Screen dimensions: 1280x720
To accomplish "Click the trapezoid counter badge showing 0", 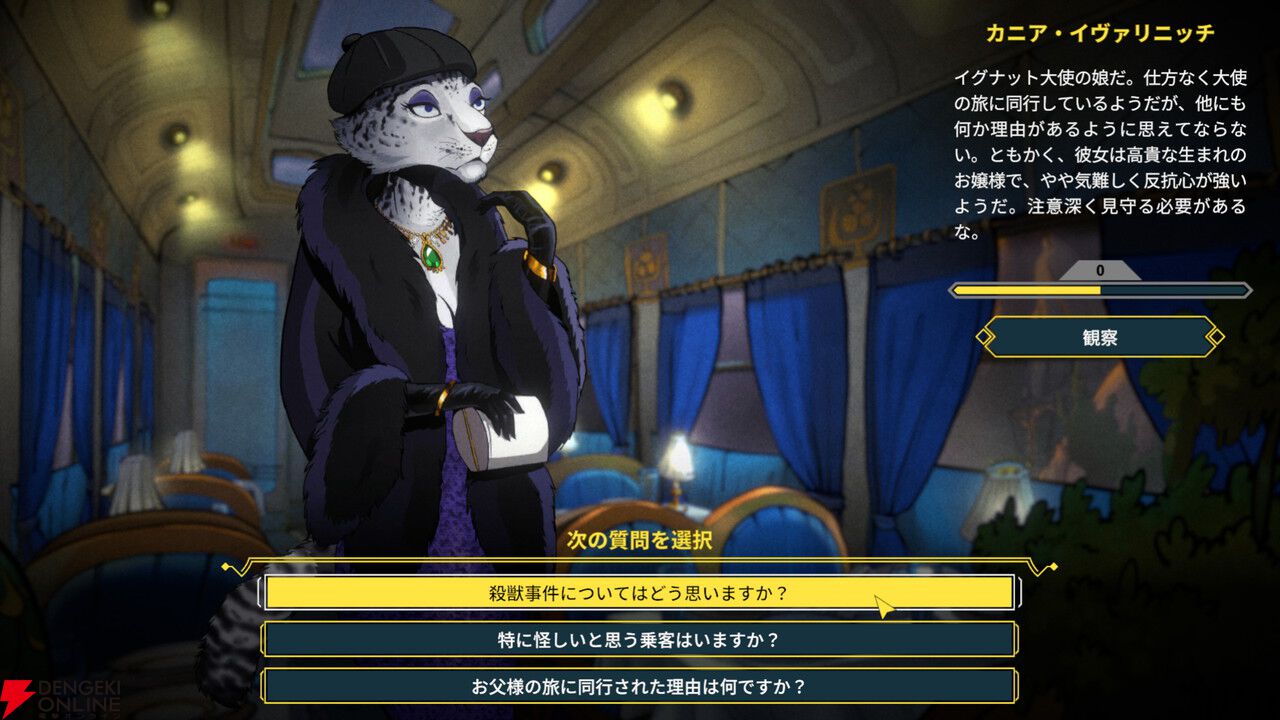I will [x=1100, y=268].
